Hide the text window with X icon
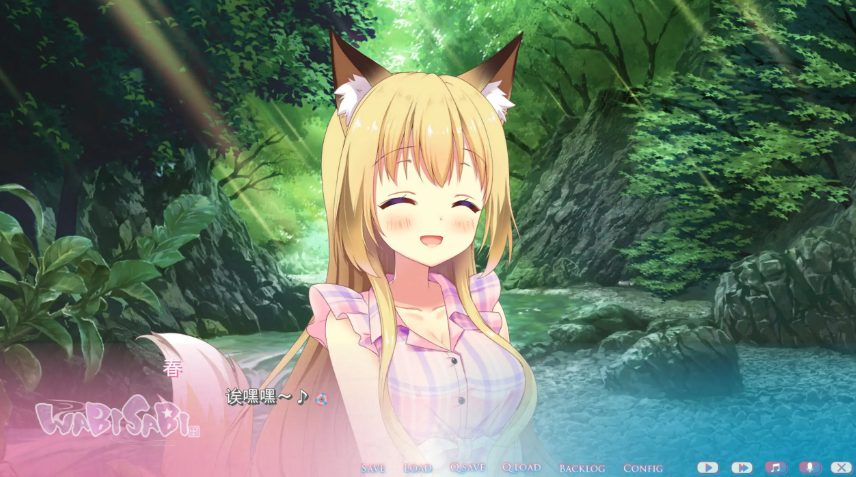 coord(842,467)
